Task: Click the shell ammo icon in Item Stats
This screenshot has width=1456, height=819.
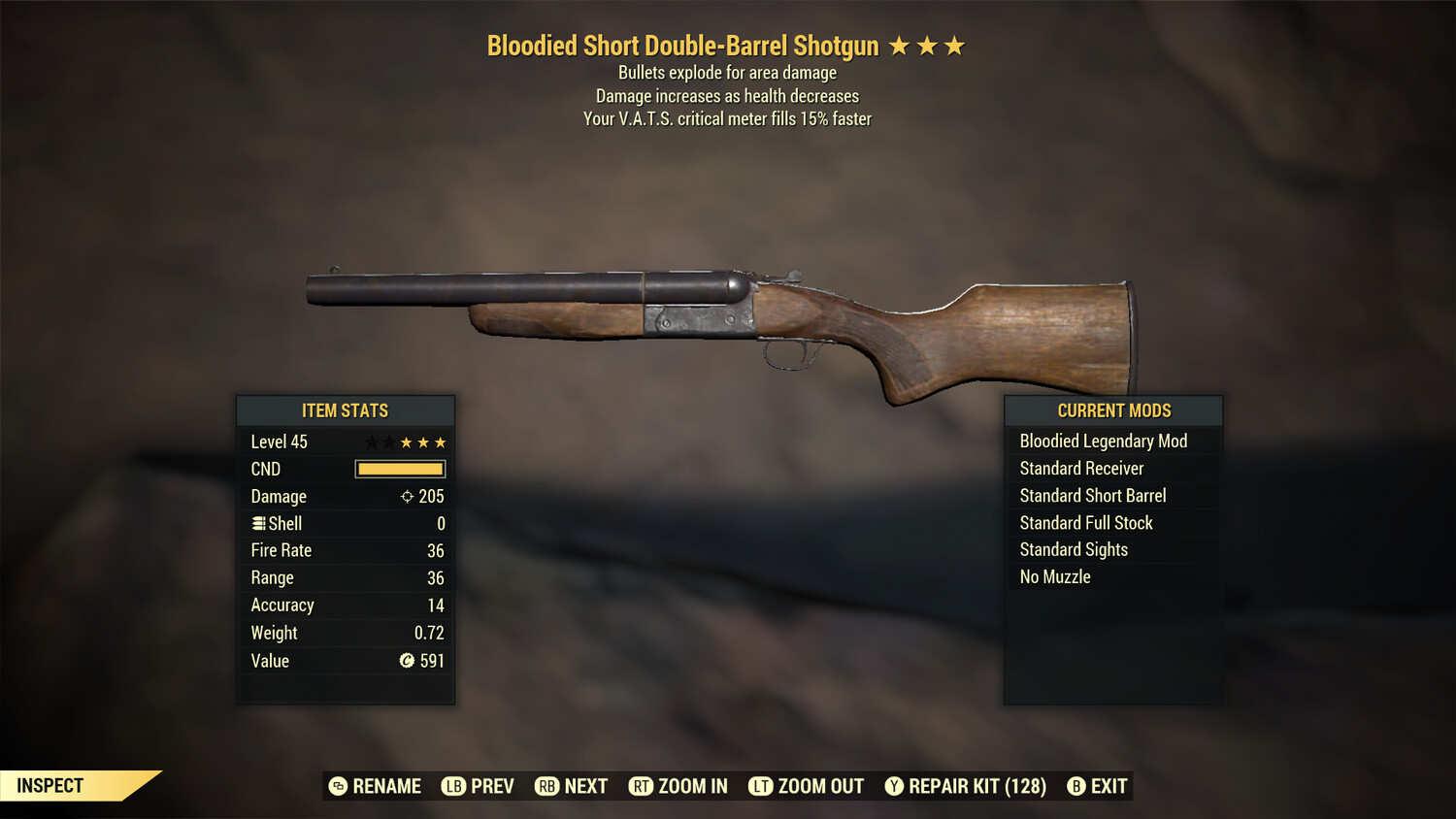Action: click(258, 523)
